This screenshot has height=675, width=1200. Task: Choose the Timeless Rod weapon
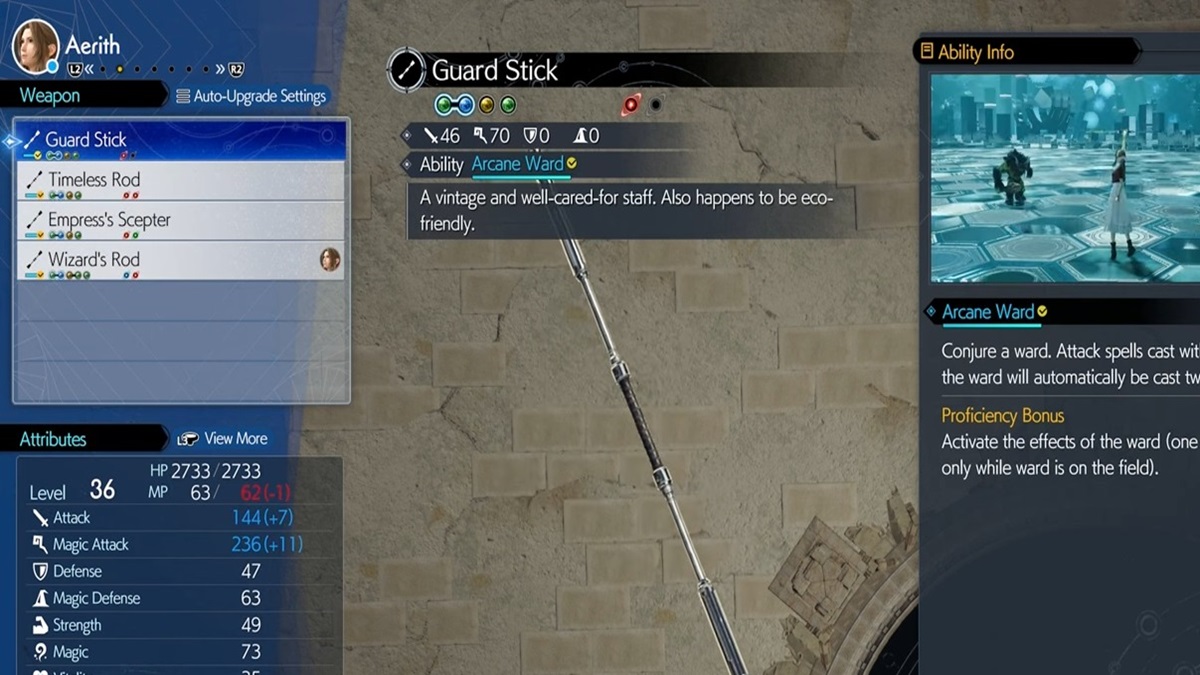(x=180, y=181)
